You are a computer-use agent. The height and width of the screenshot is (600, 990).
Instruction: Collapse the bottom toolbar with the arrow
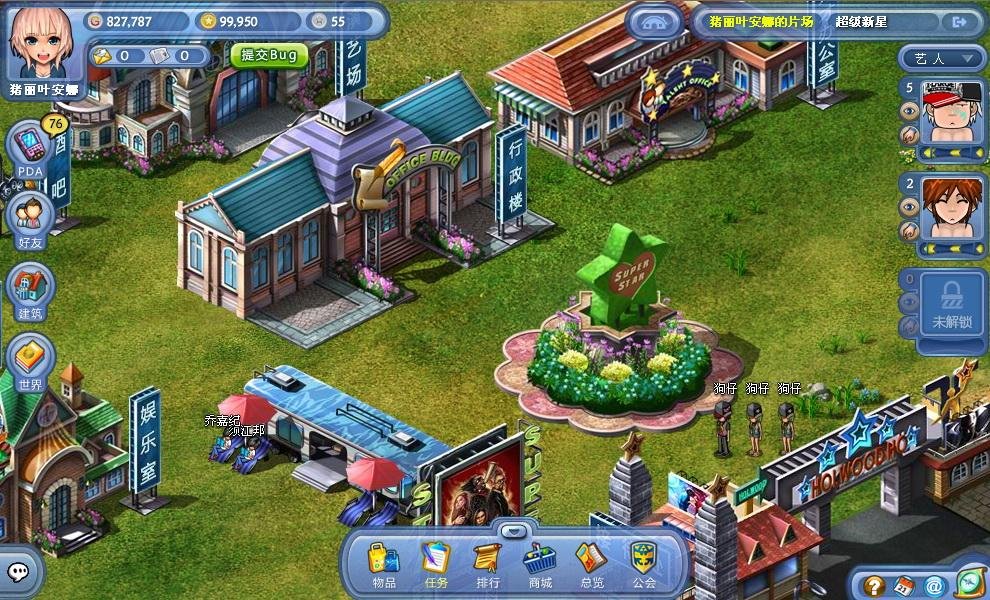(513, 530)
